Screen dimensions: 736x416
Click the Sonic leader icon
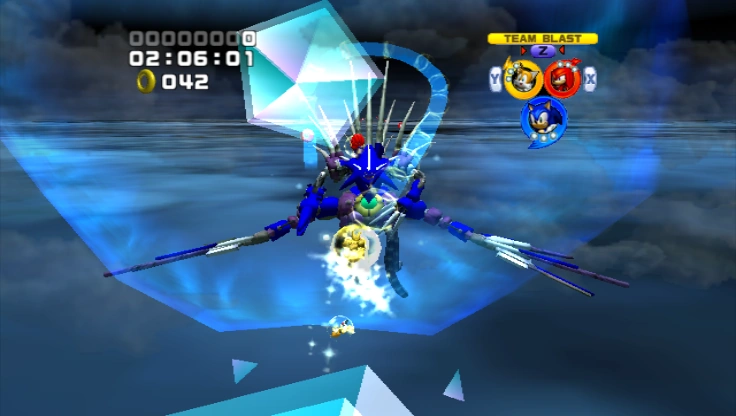(543, 119)
